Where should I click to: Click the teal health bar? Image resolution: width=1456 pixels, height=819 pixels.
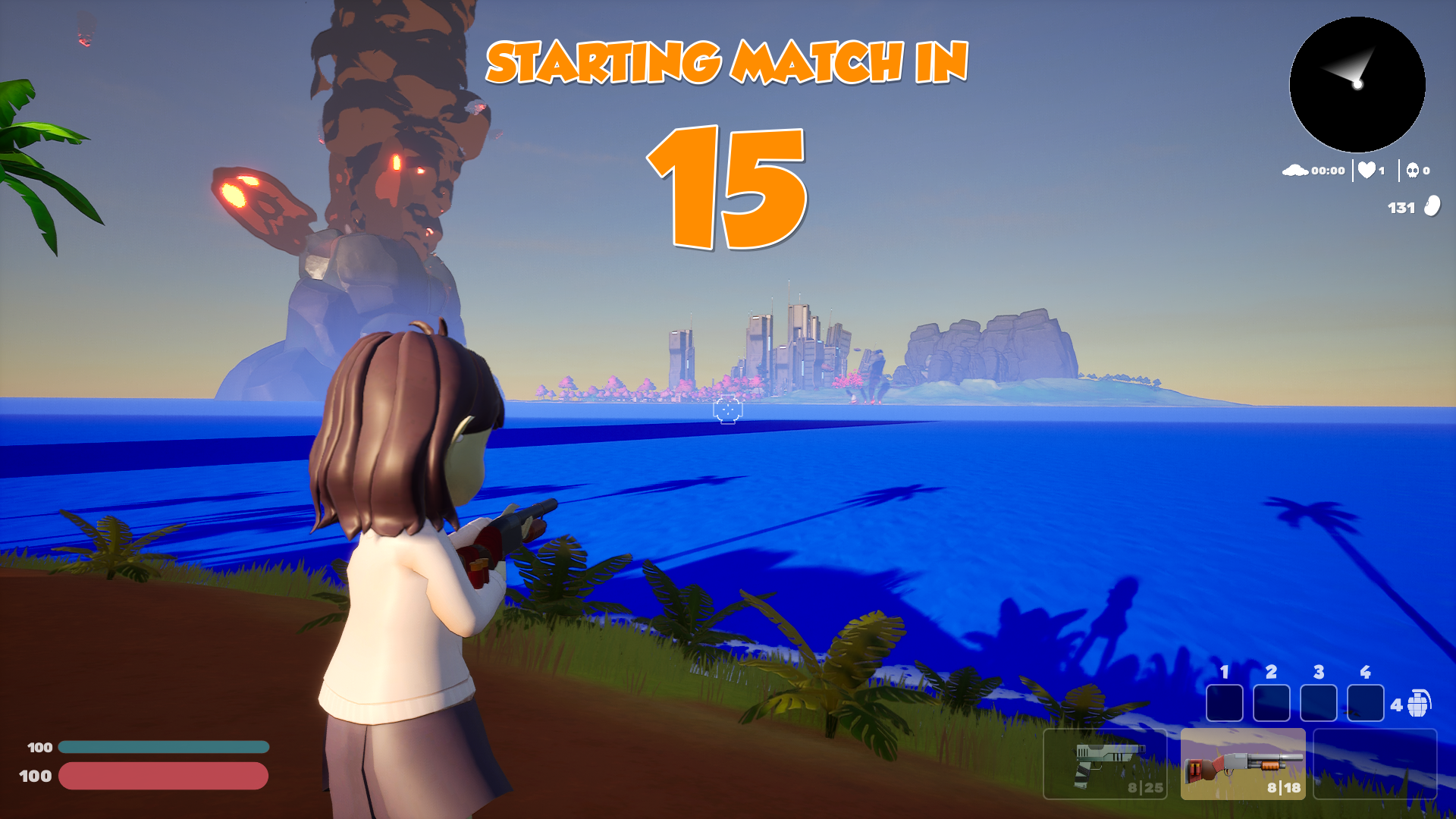pos(163,747)
